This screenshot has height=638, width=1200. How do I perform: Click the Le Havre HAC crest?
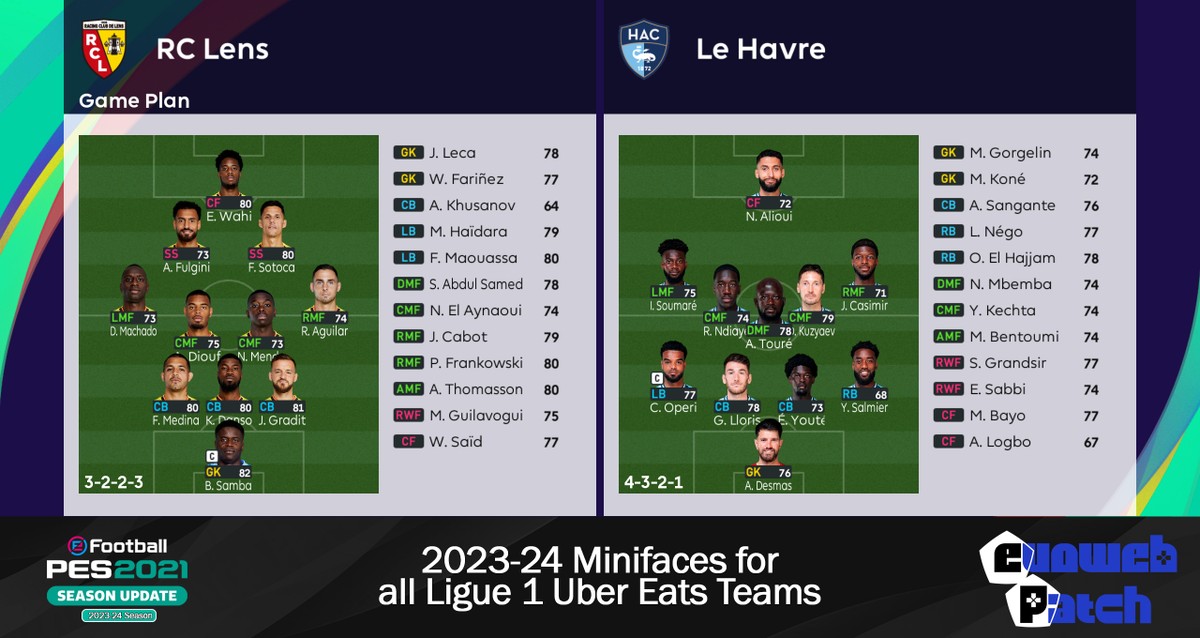click(643, 49)
